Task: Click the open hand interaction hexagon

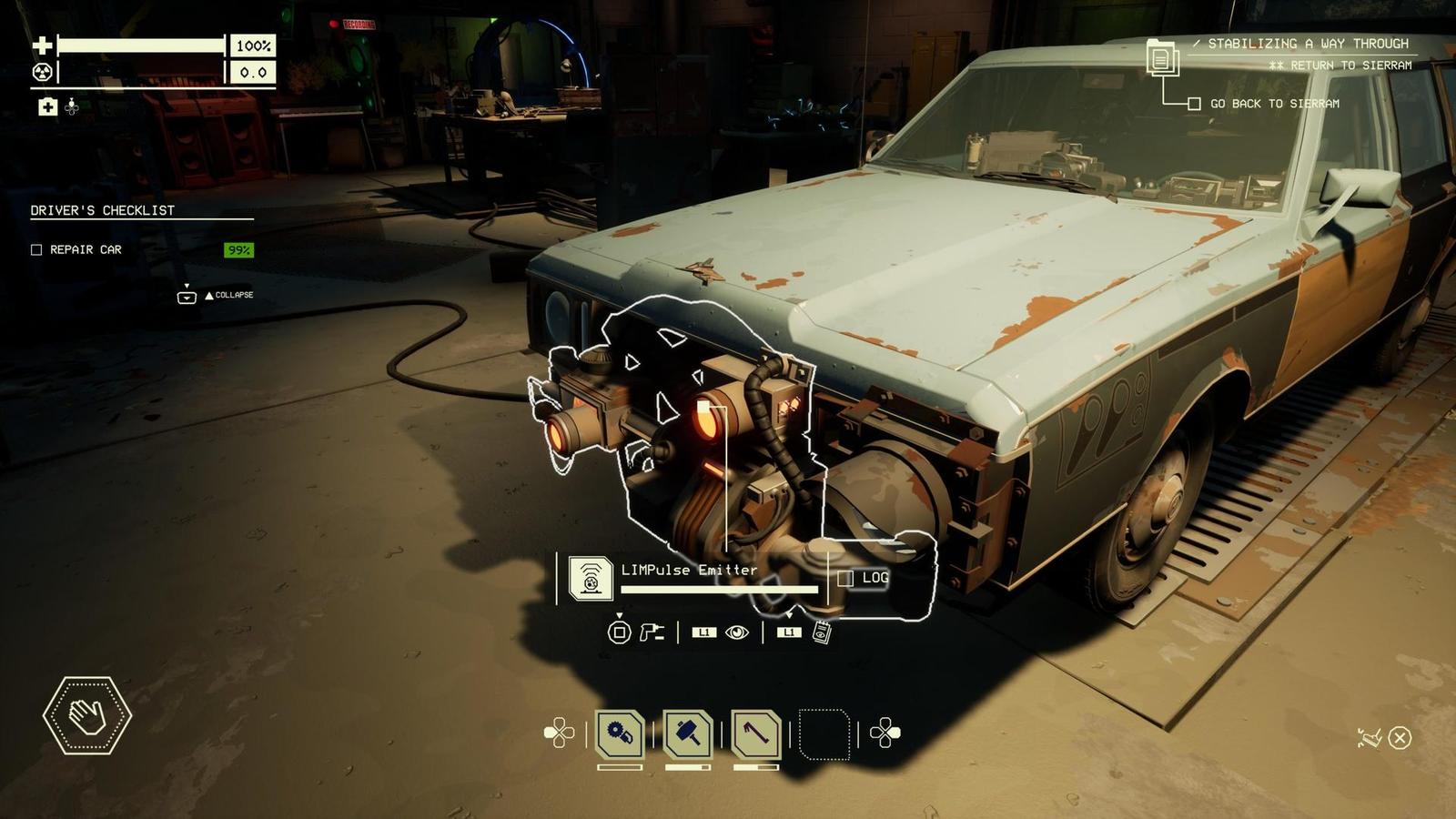Action: tap(87, 715)
